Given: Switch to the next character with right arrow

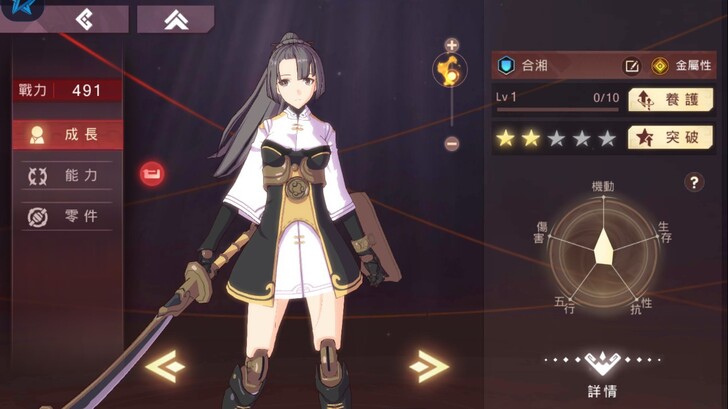Looking at the screenshot, I should point(428,367).
